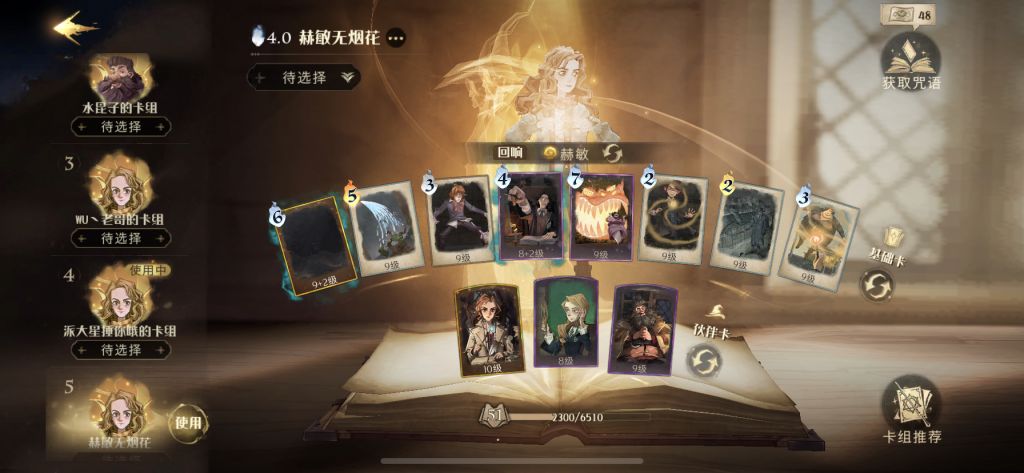
Task: Swap the 基础卡 basic cards
Action: point(877,285)
